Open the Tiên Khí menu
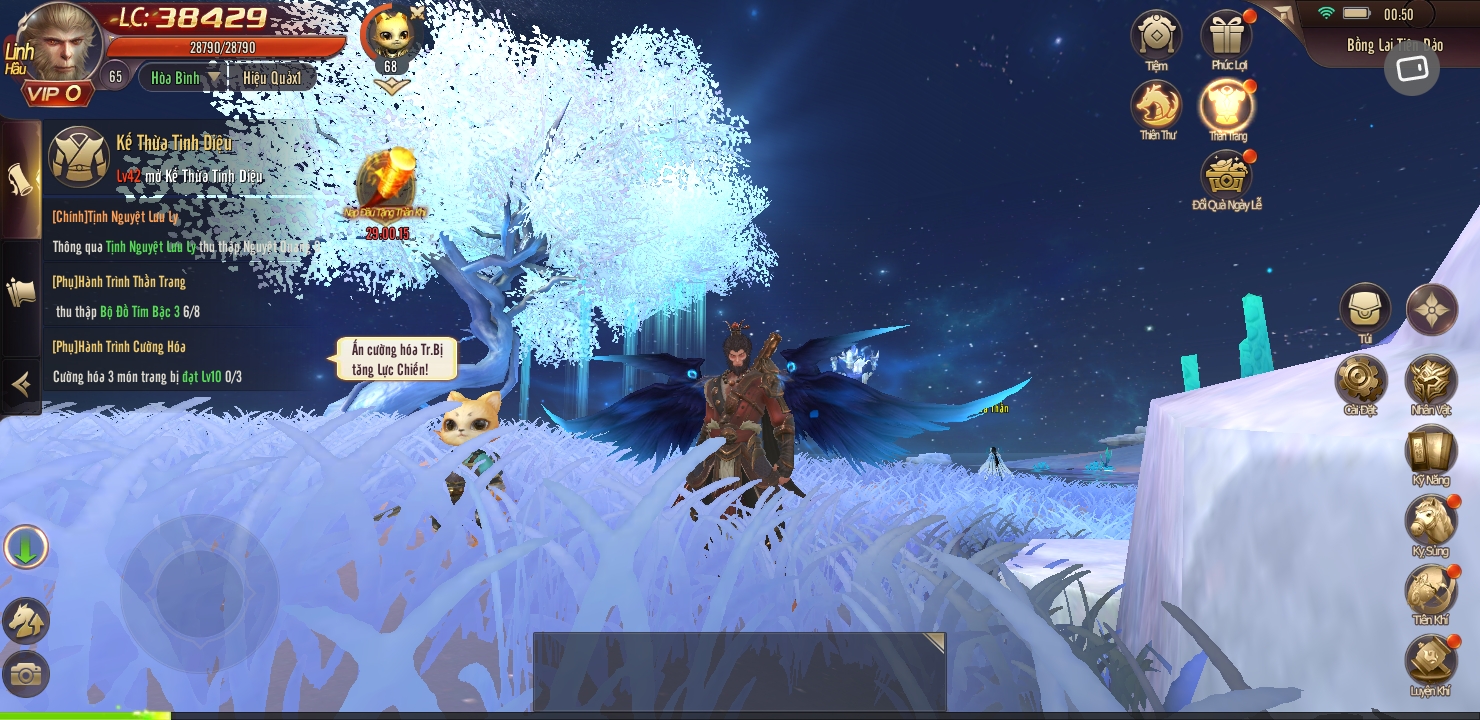Image resolution: width=1480 pixels, height=720 pixels. pos(1431,590)
